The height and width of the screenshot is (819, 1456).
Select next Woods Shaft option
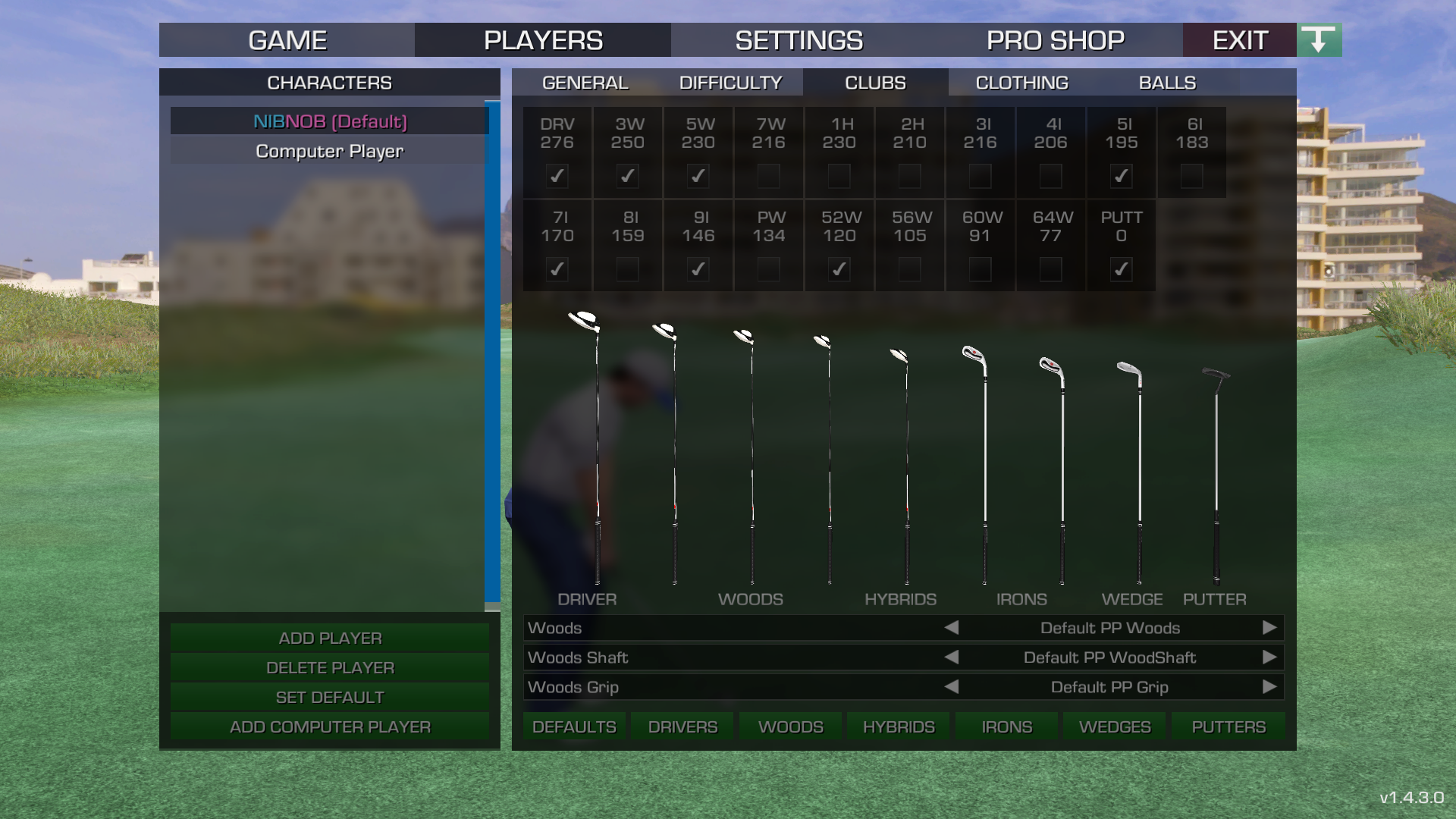[1269, 657]
